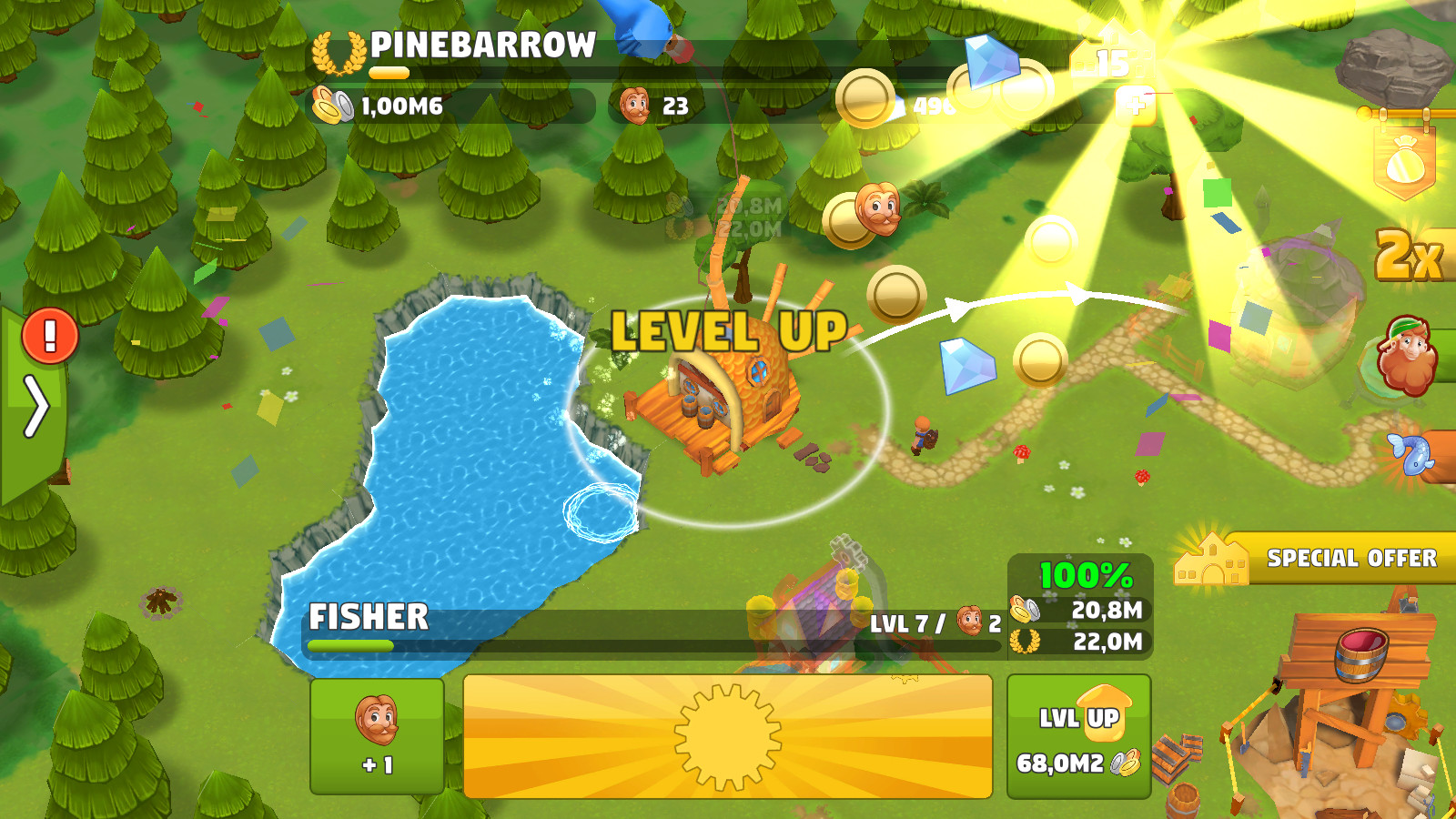Image resolution: width=1456 pixels, height=819 pixels.
Task: Expand the green side panel arrow
Action: 35,407
